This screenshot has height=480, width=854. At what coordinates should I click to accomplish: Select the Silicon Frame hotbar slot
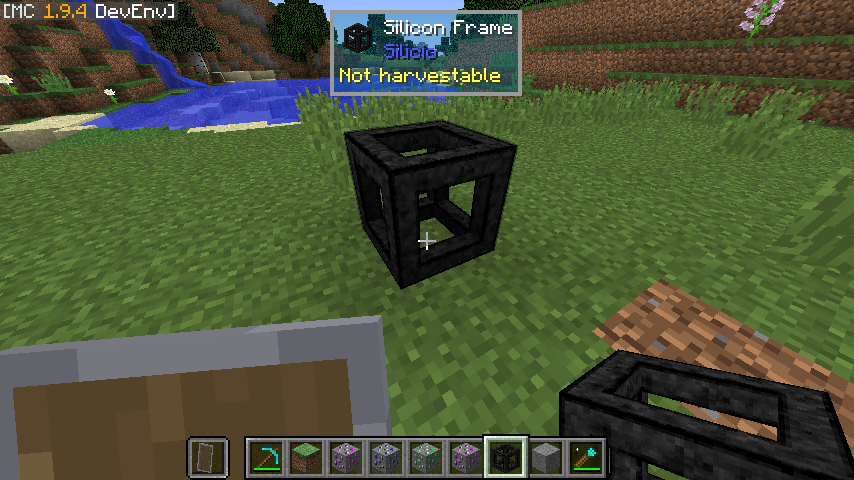504,457
